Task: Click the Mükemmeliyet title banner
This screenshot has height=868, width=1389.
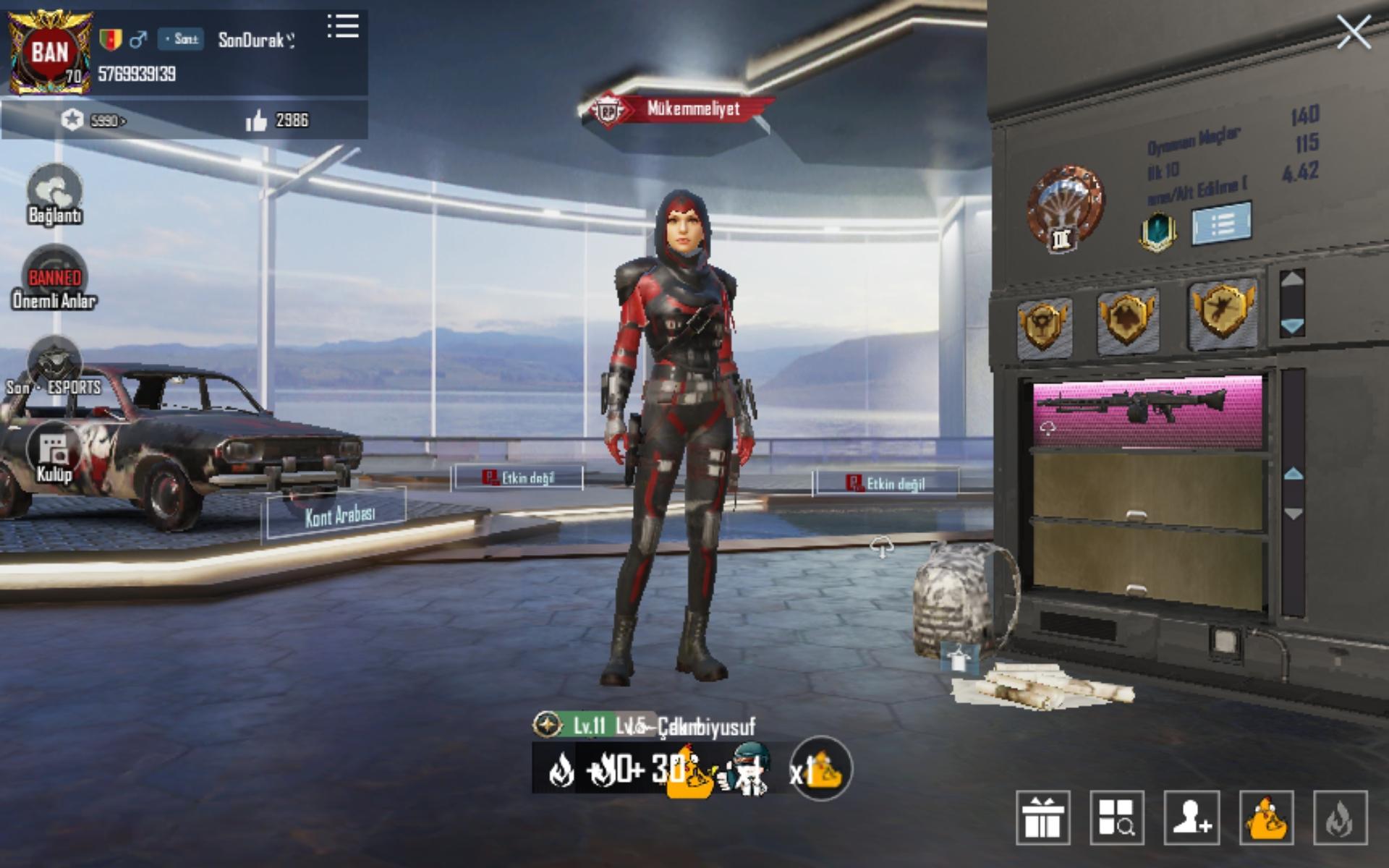Action: [680, 109]
